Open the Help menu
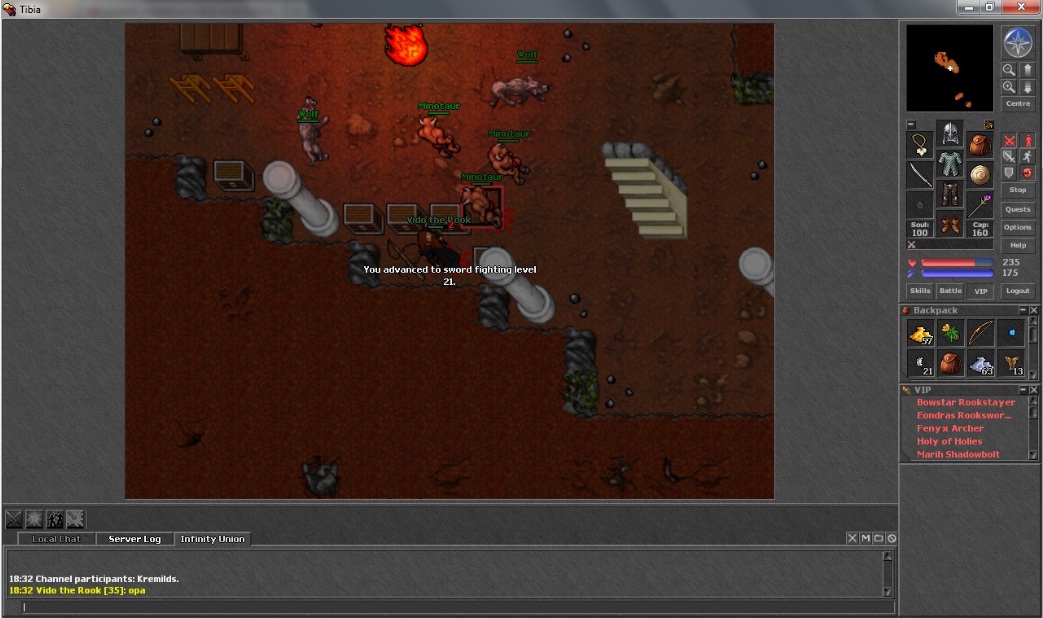 coord(1018,245)
